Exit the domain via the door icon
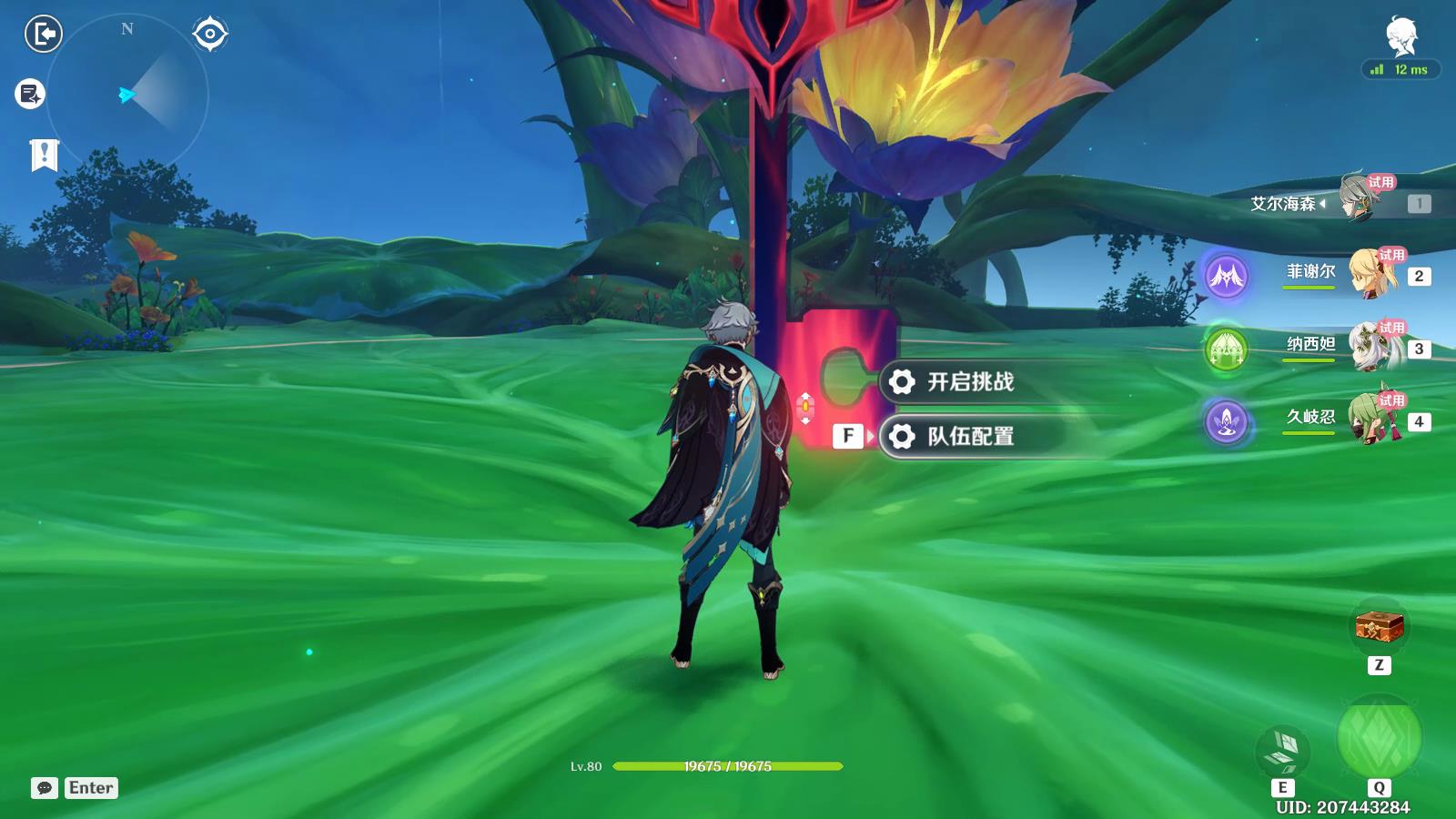Screen dimensions: 1456x819 pos(43,35)
